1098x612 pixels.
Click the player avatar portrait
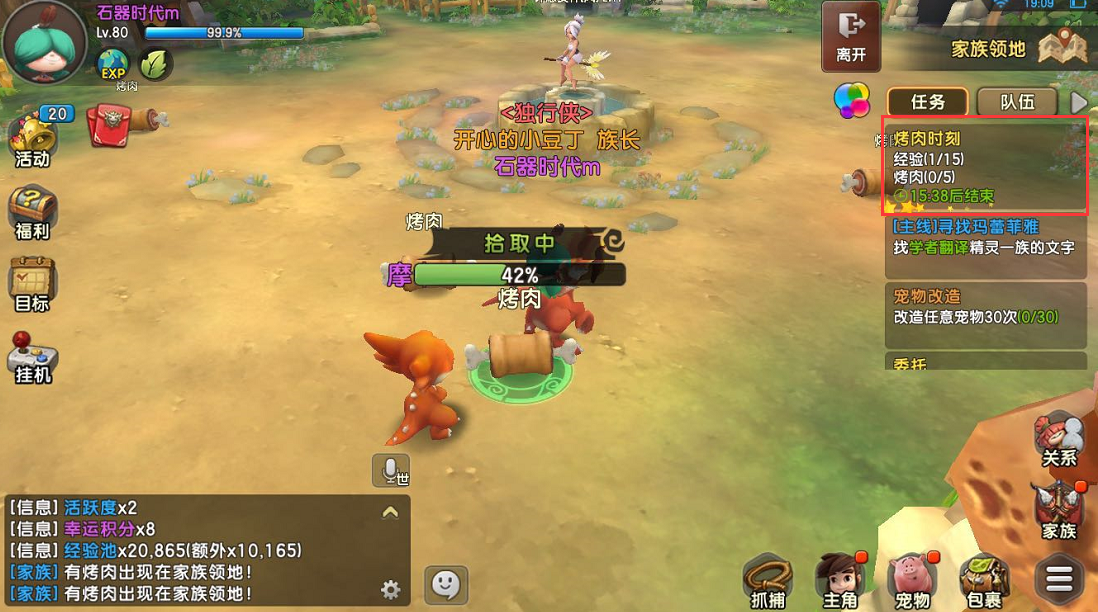click(x=44, y=45)
